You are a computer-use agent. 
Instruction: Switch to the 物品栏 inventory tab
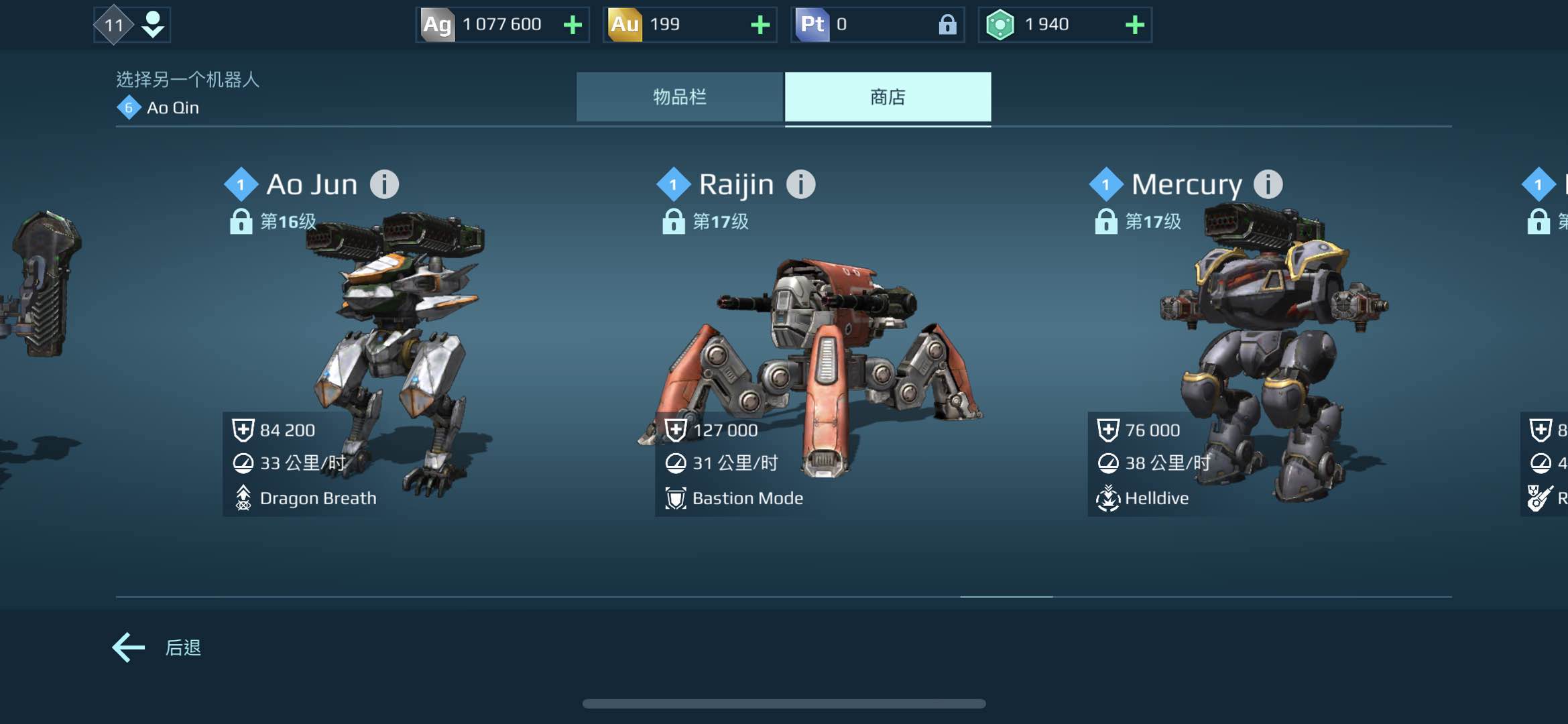(679, 97)
